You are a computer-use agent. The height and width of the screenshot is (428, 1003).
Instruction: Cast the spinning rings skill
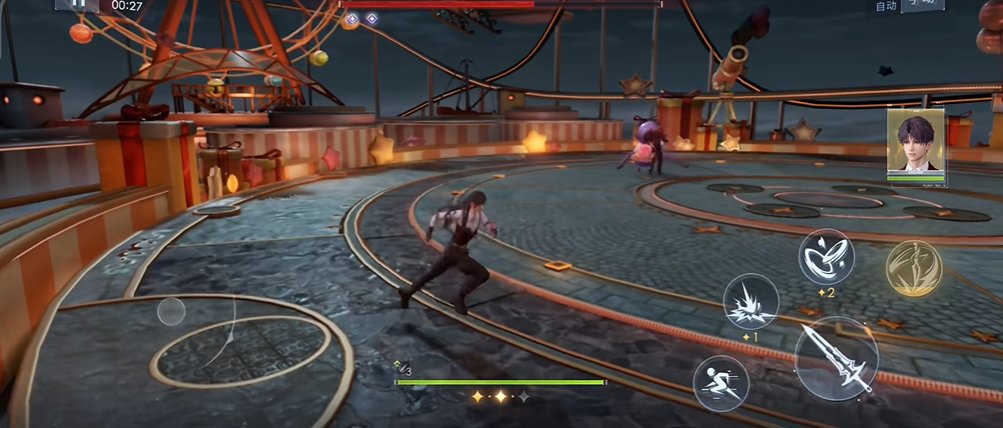pyautogui.click(x=826, y=256)
